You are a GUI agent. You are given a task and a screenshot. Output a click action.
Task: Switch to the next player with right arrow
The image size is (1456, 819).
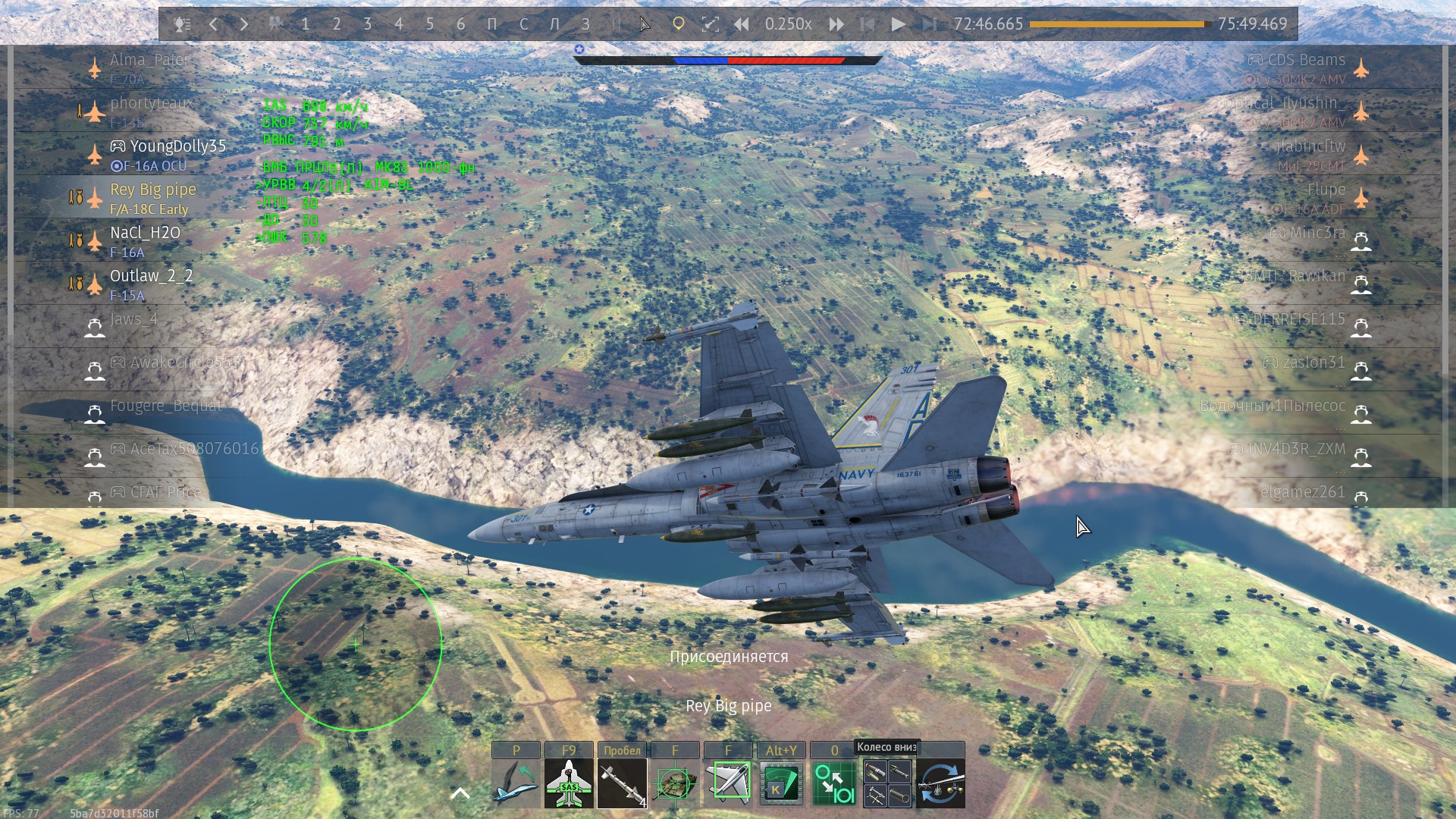[244, 24]
